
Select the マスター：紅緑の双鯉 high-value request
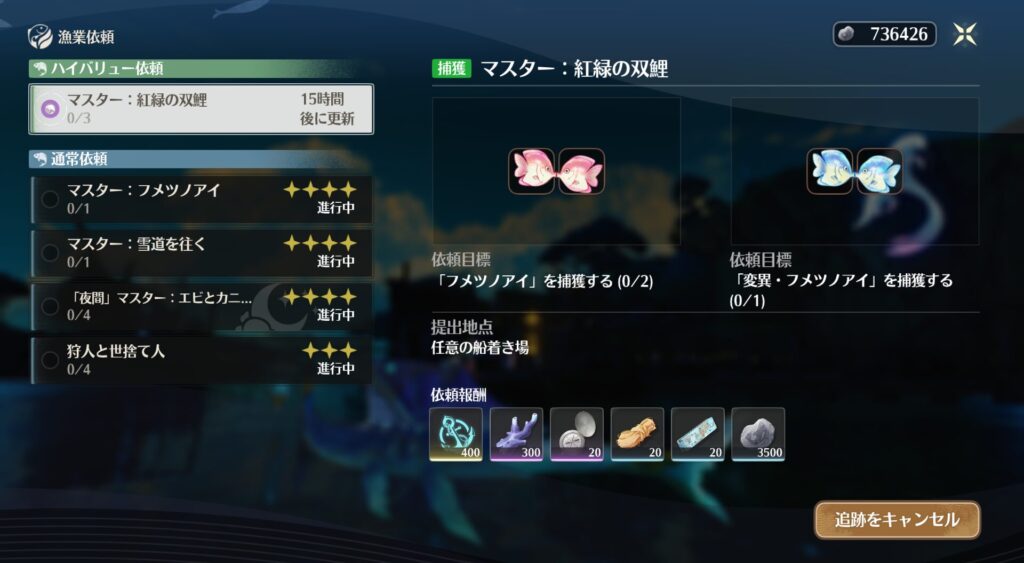202,108
